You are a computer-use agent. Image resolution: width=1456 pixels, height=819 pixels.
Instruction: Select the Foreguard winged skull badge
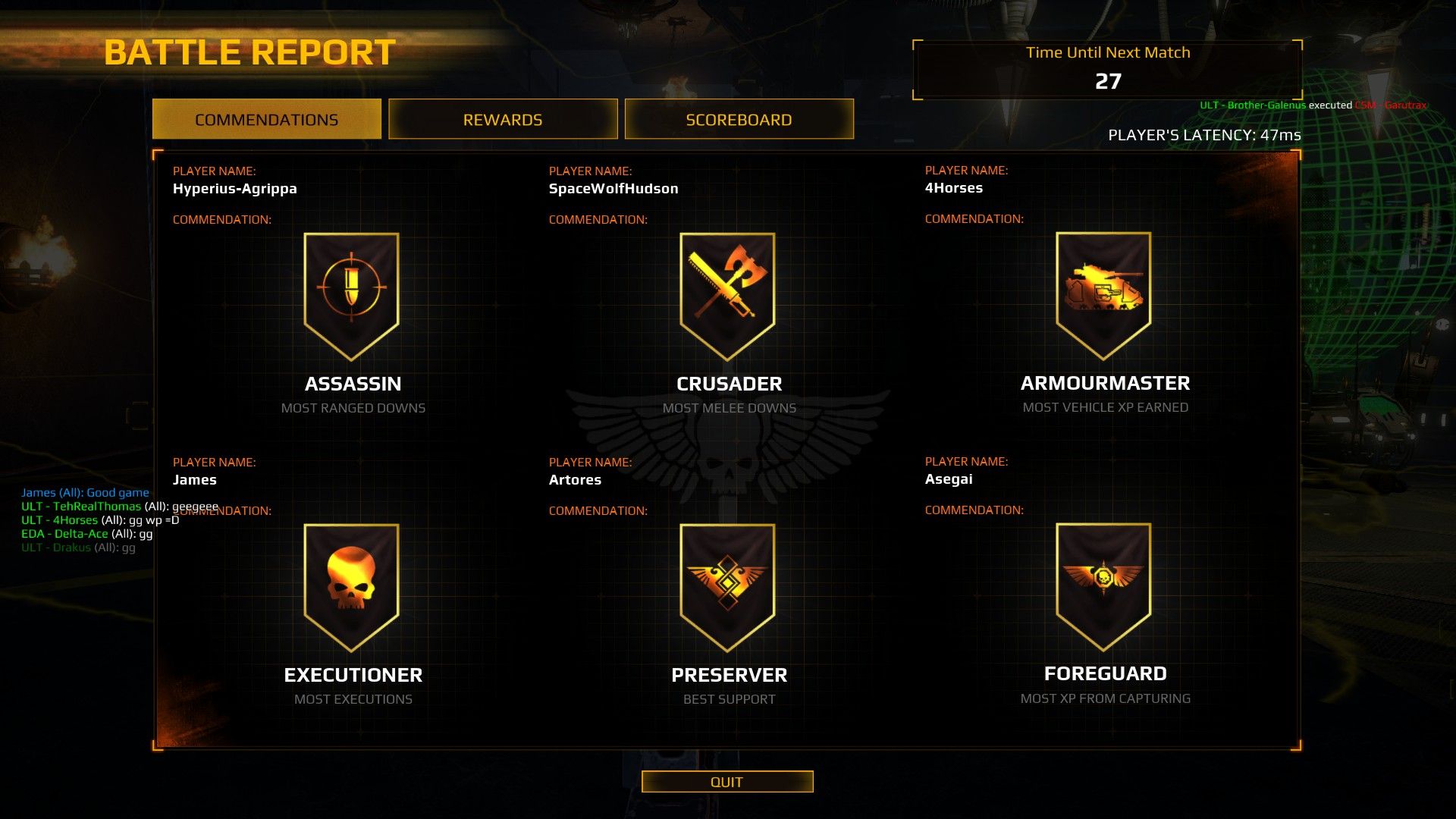(x=1103, y=584)
